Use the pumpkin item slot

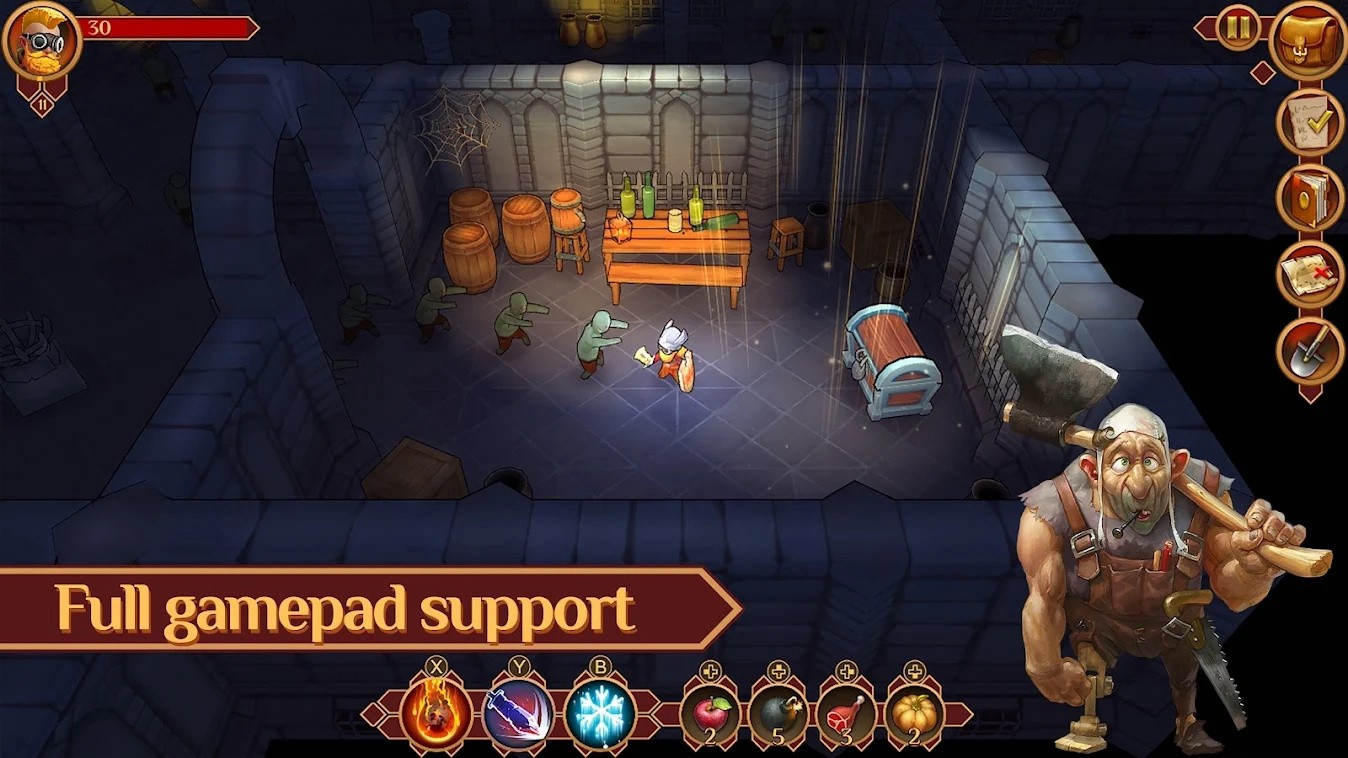(x=914, y=714)
